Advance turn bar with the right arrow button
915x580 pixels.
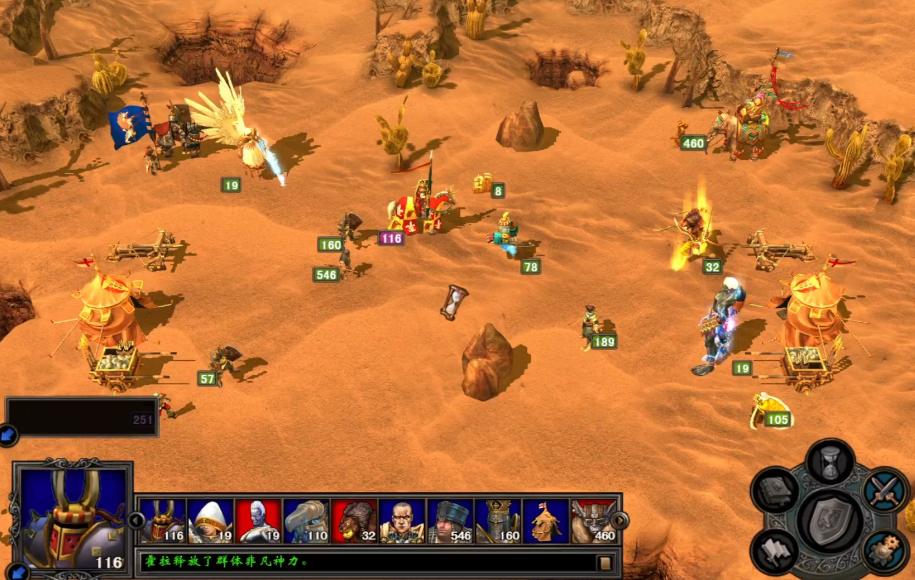click(619, 521)
